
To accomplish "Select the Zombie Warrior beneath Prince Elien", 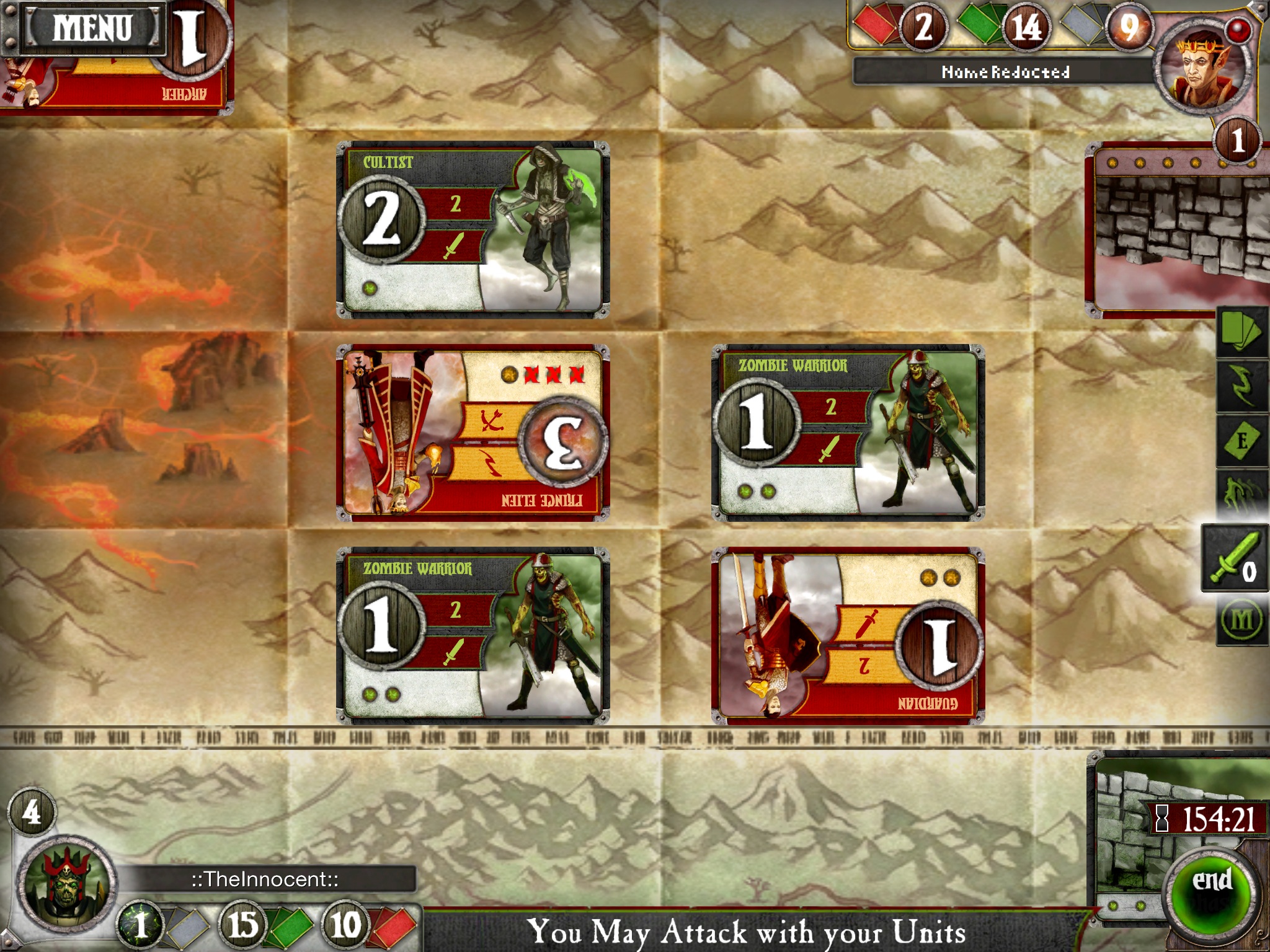I will click(x=473, y=635).
